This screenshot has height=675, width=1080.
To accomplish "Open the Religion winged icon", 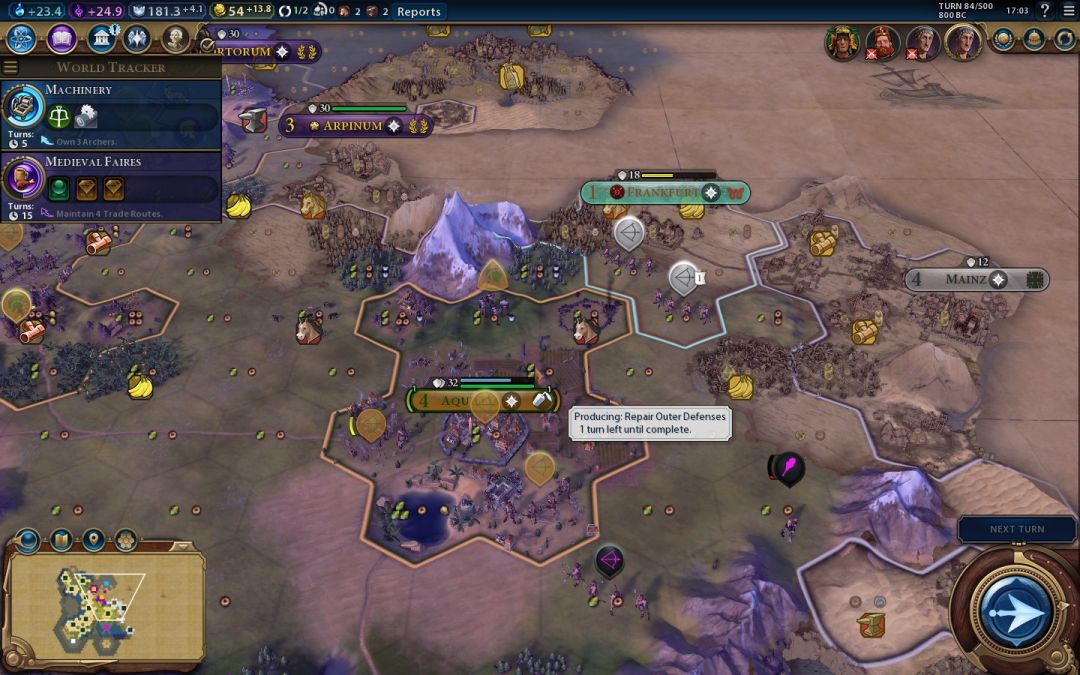I will point(137,39).
